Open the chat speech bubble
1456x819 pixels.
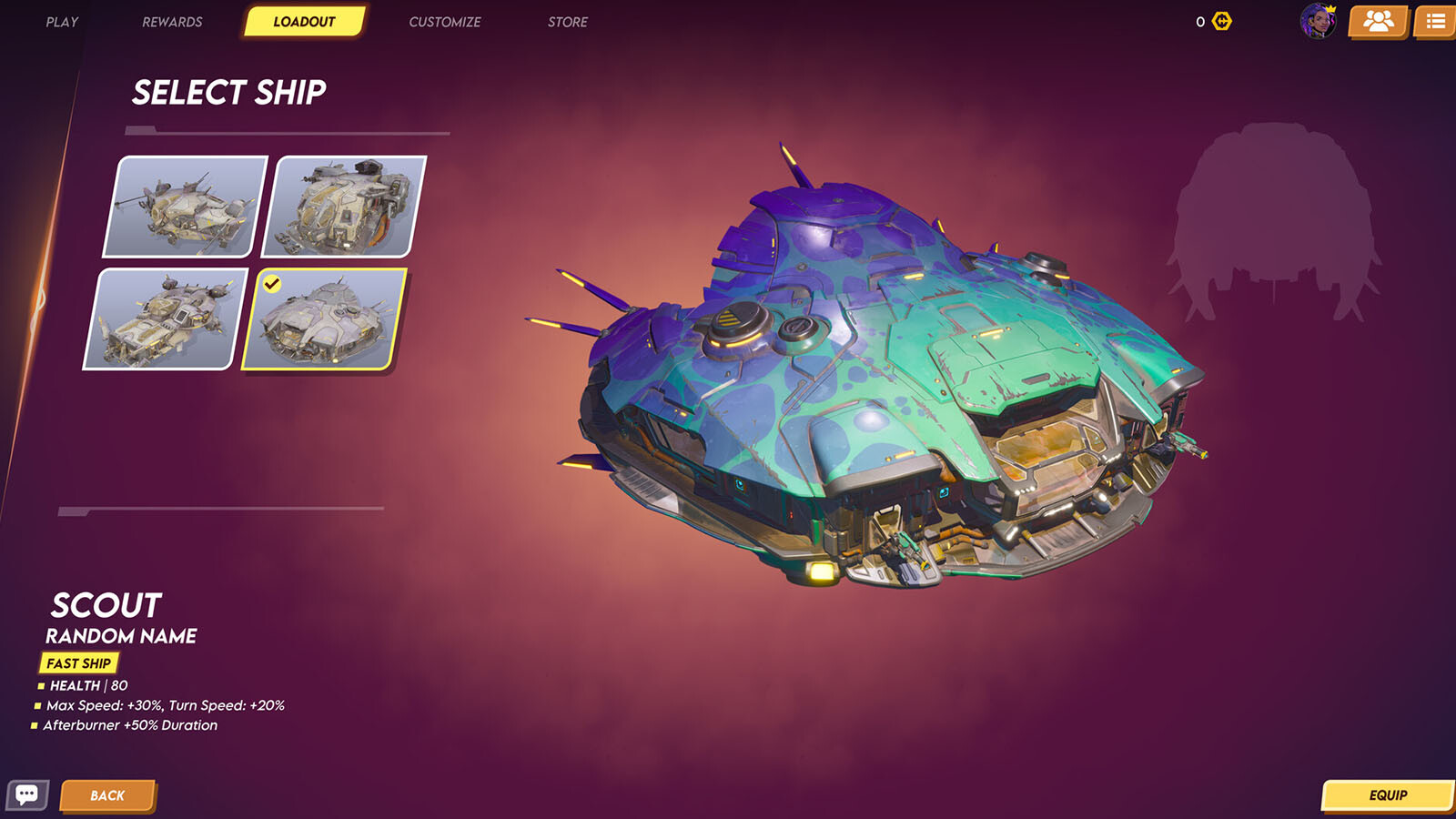pos(26,795)
